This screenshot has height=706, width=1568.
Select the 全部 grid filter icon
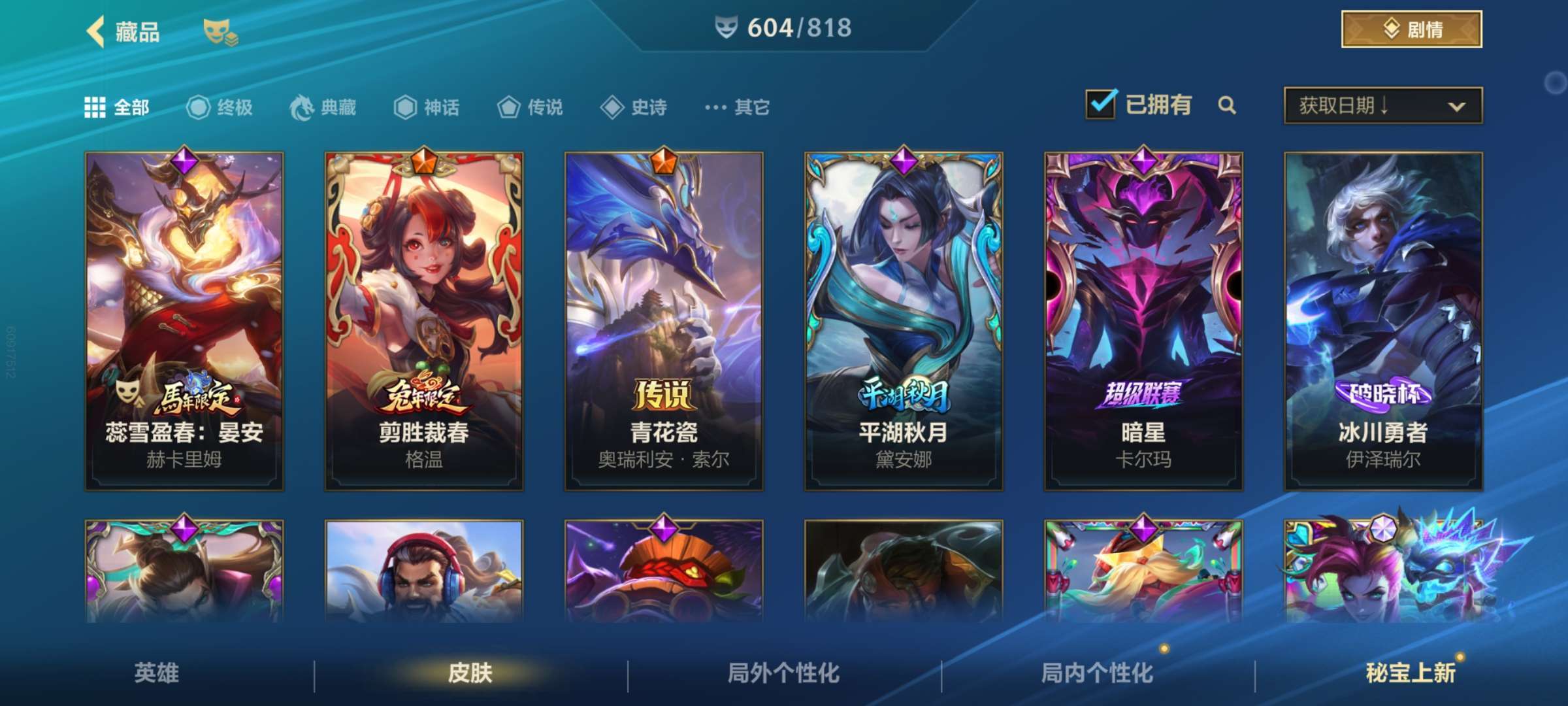click(95, 107)
